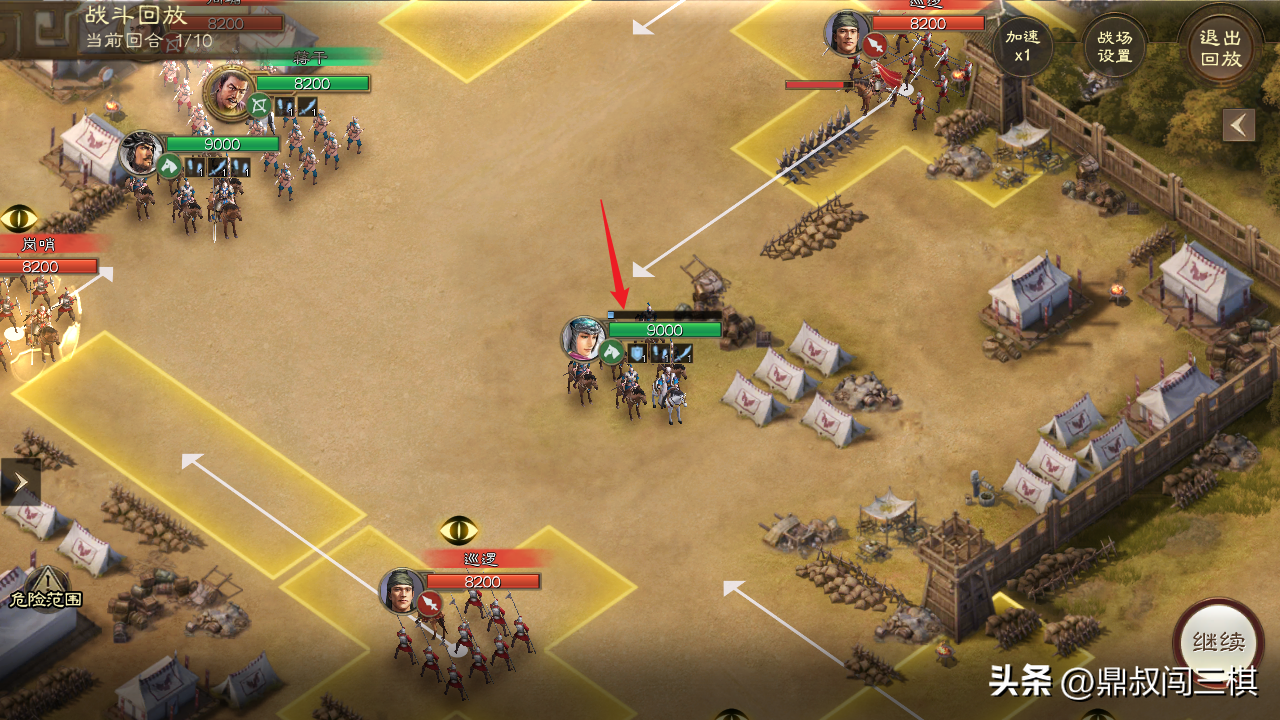Expand the left side panel arrow
1280x720 pixels.
tap(20, 482)
